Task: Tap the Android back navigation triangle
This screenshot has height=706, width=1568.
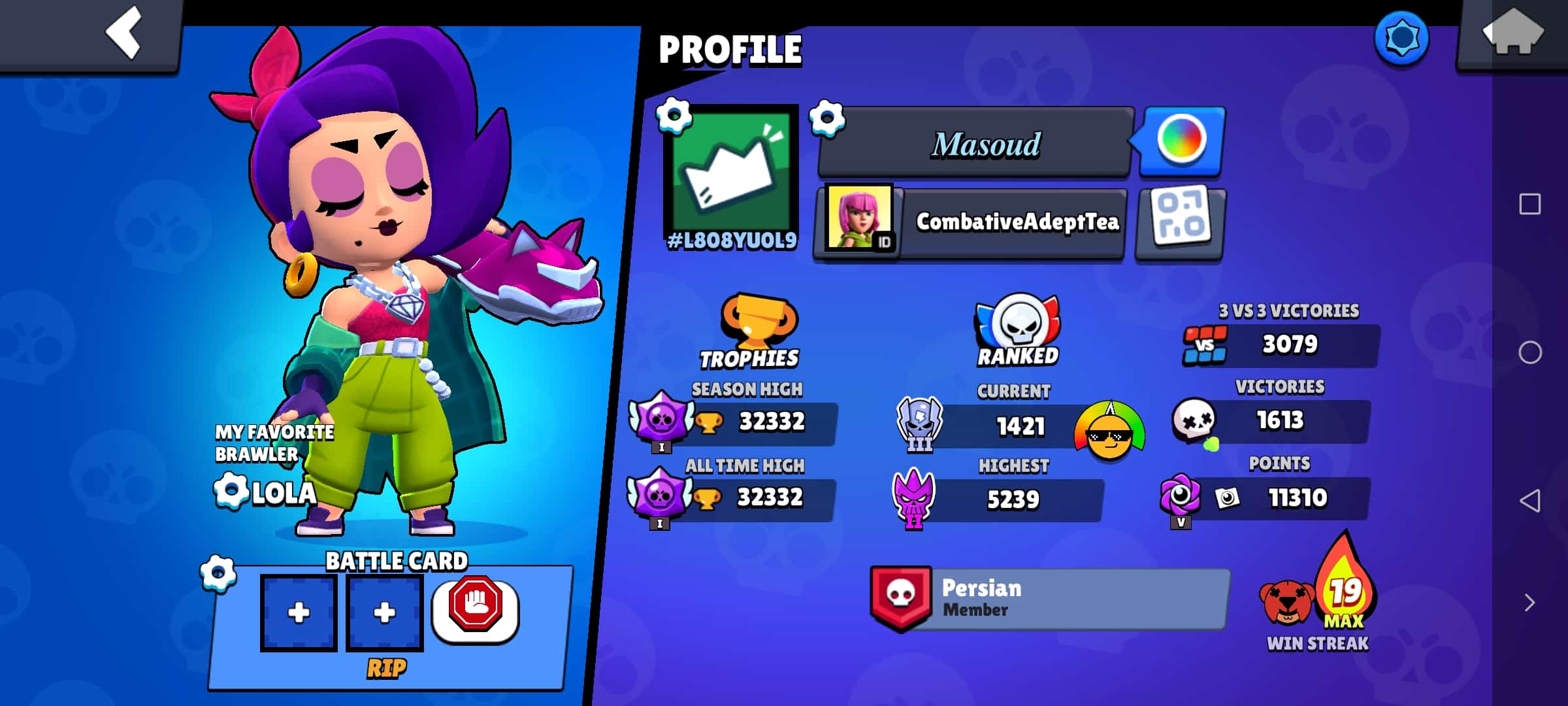Action: 1530,501
